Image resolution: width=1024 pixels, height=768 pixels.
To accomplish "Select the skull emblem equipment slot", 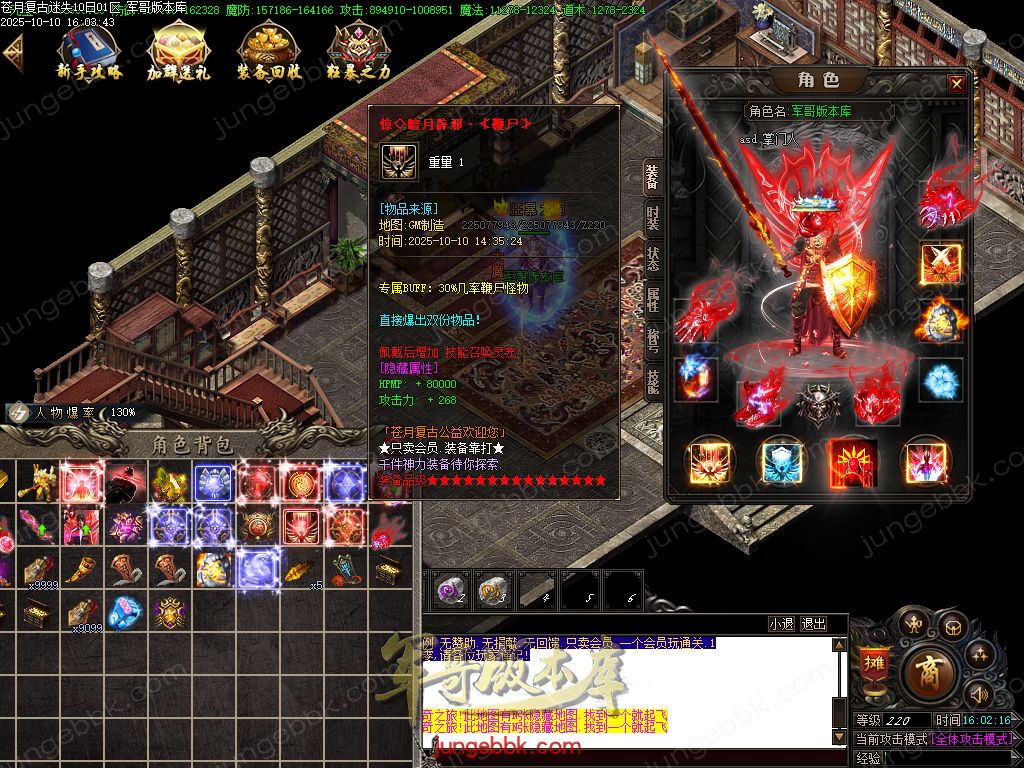I will [x=812, y=402].
